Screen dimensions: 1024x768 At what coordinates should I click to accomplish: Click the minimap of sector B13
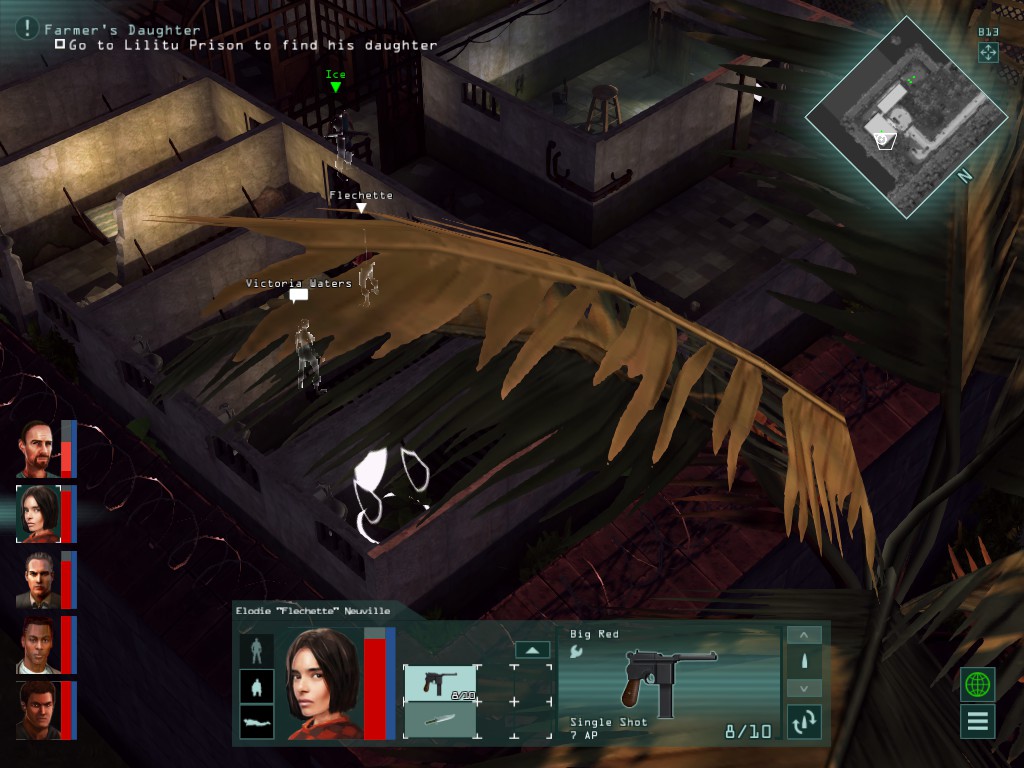pos(905,118)
